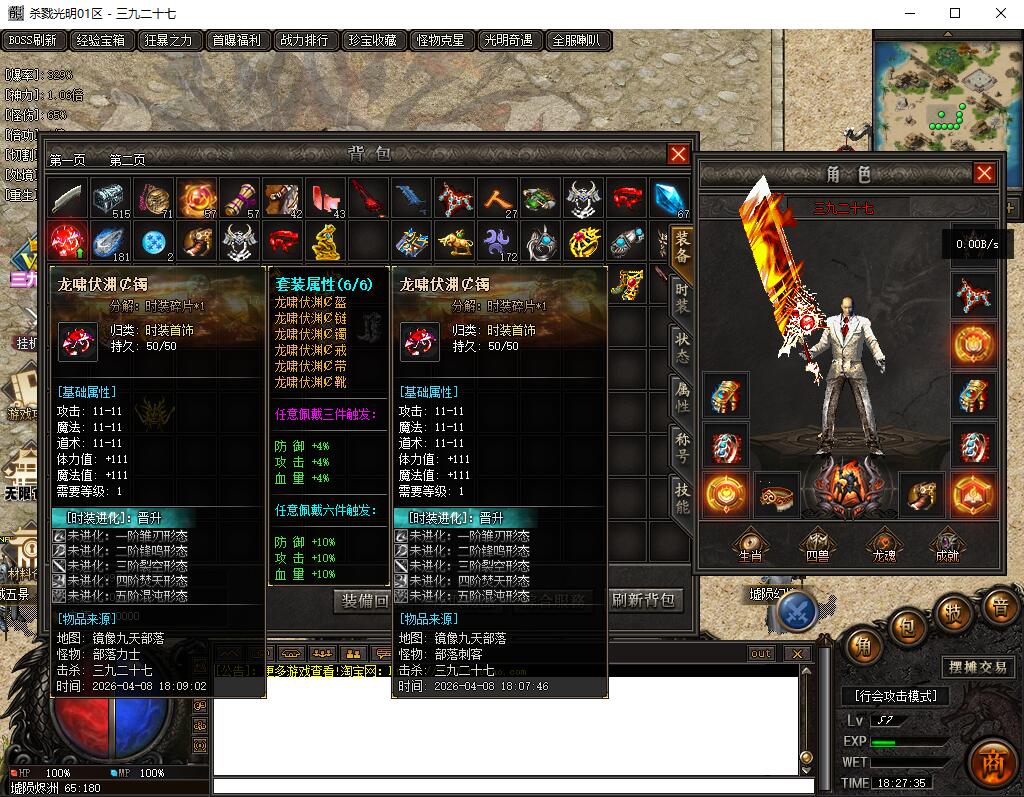Click the round 商 shop button

(990, 762)
